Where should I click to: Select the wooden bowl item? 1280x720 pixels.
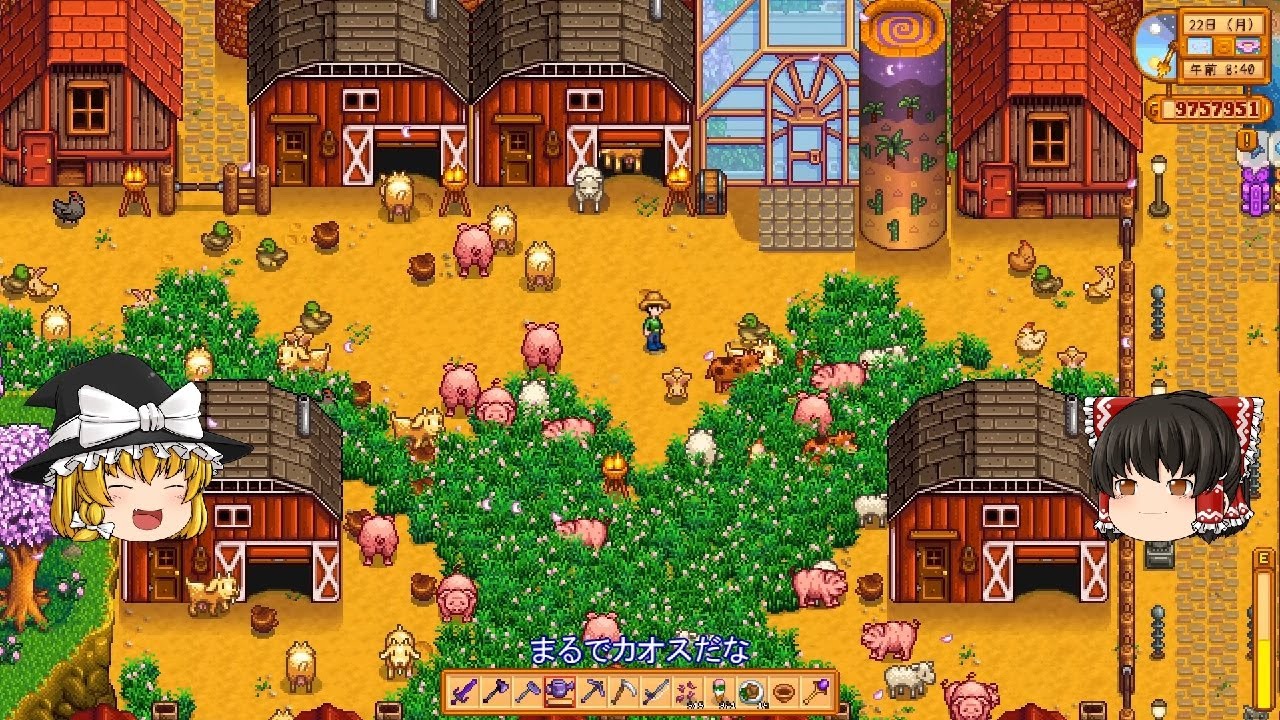(x=783, y=692)
